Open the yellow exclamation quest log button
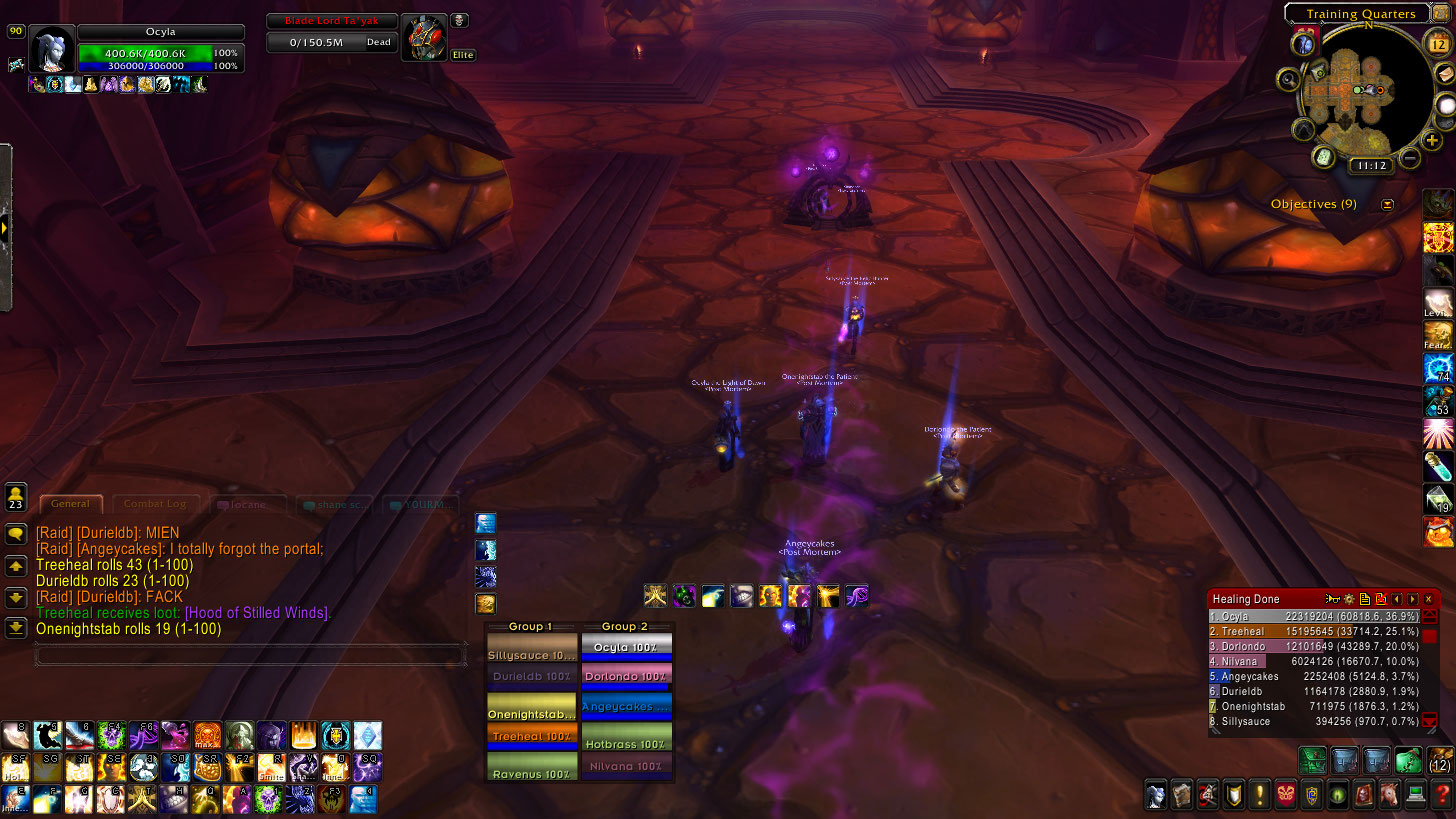 1260,796
